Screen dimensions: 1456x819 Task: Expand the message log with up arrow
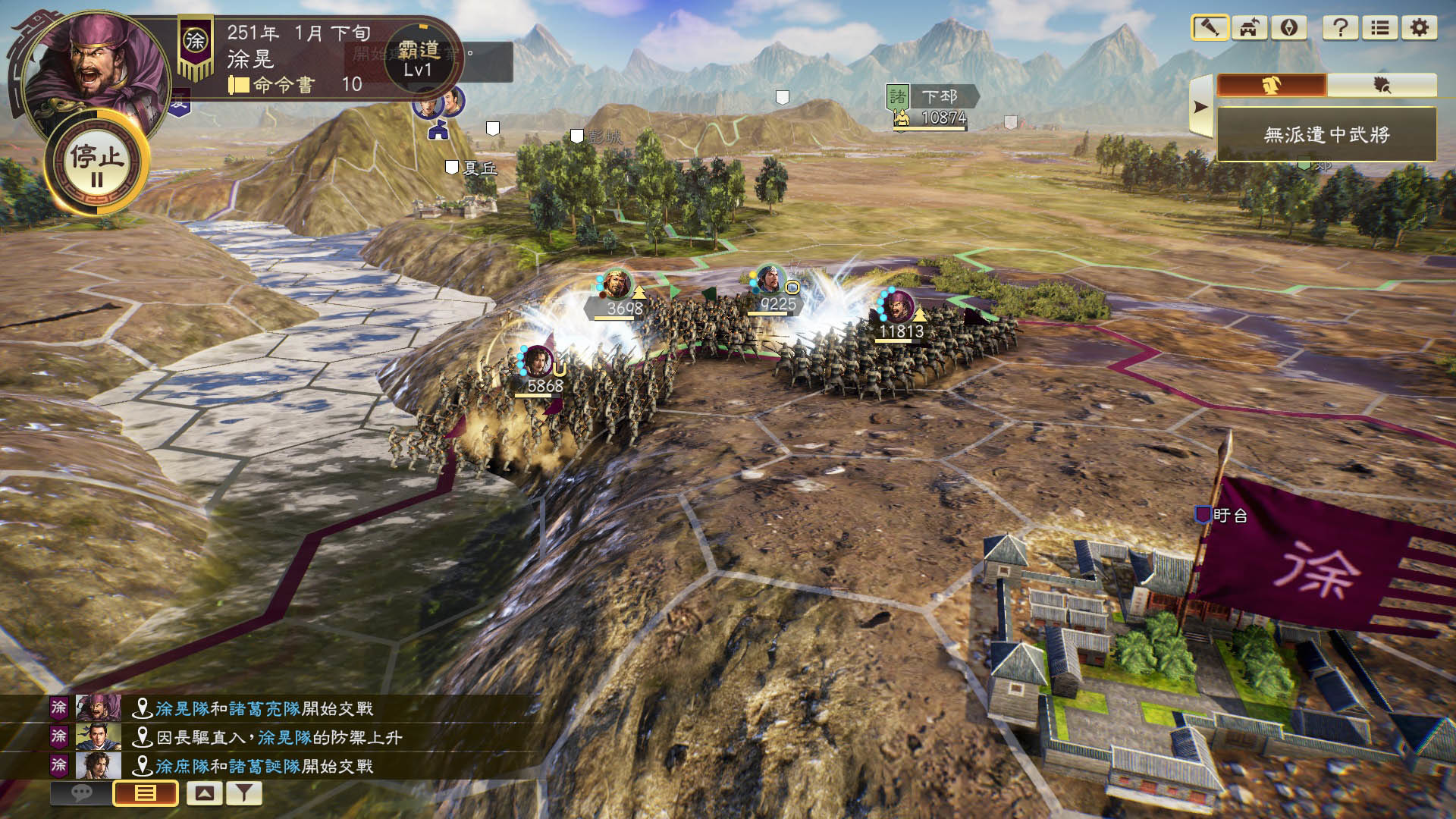click(x=204, y=793)
